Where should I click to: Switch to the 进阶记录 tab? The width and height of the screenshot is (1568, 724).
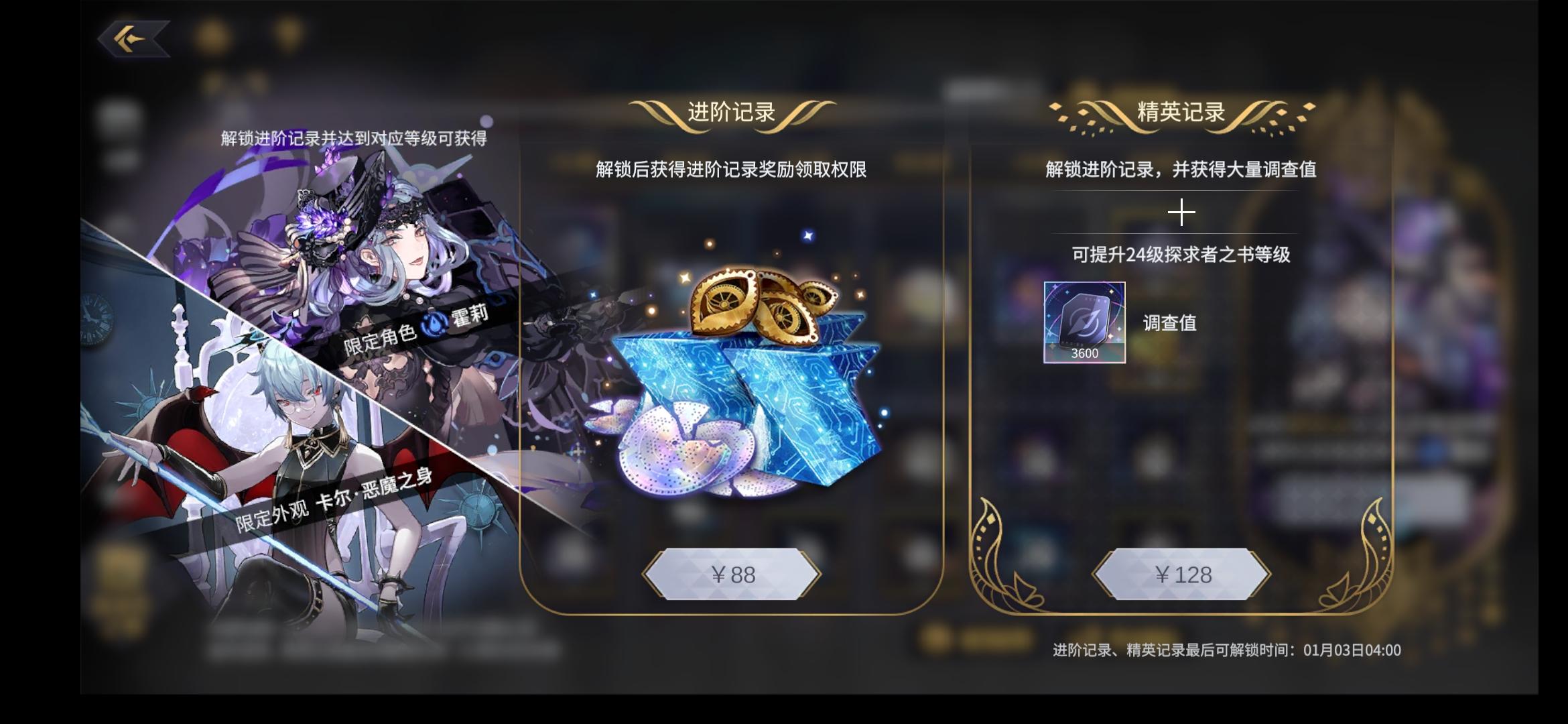730,112
